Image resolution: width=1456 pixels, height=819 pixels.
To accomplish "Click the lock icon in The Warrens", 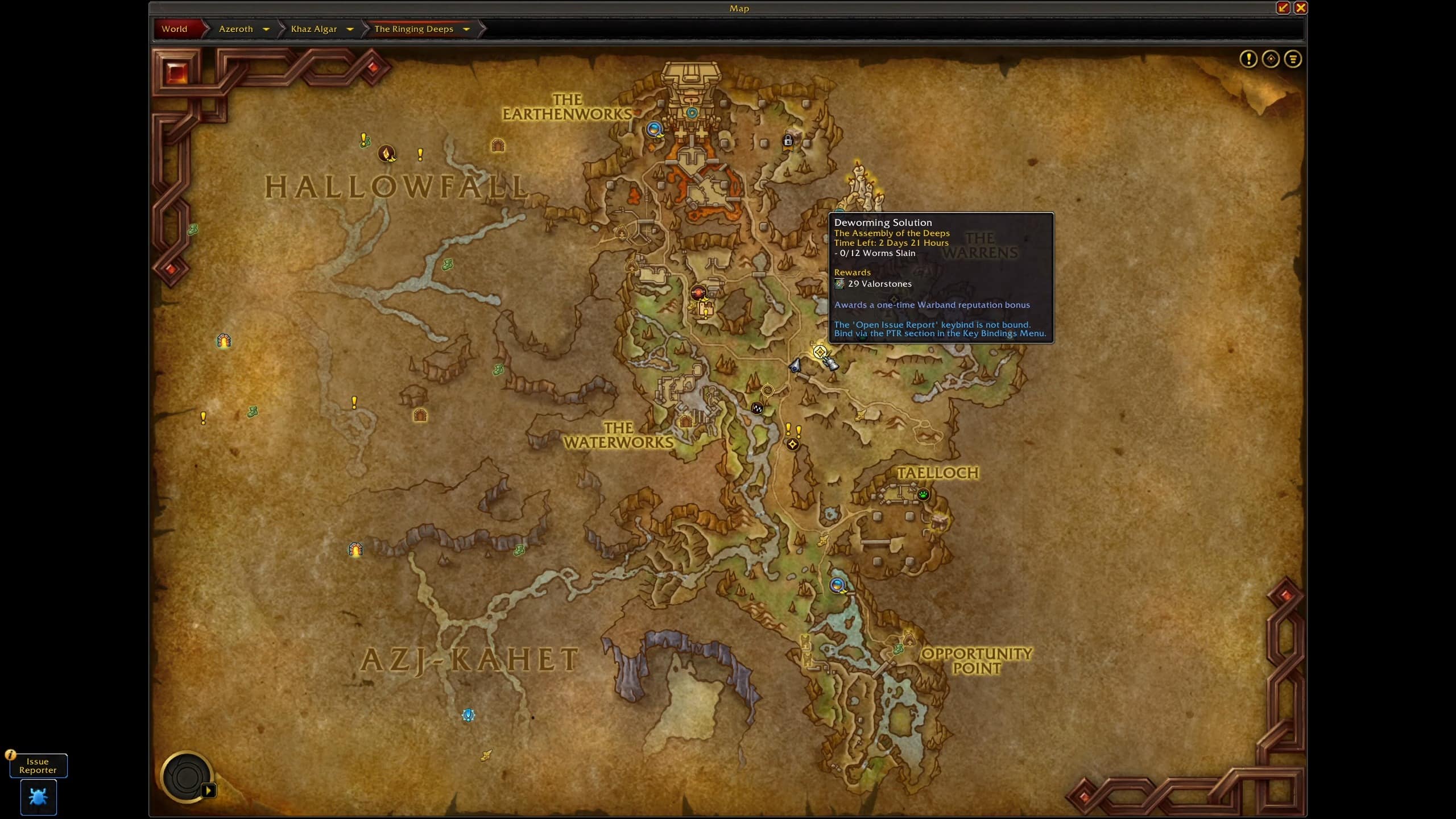I will click(x=788, y=140).
